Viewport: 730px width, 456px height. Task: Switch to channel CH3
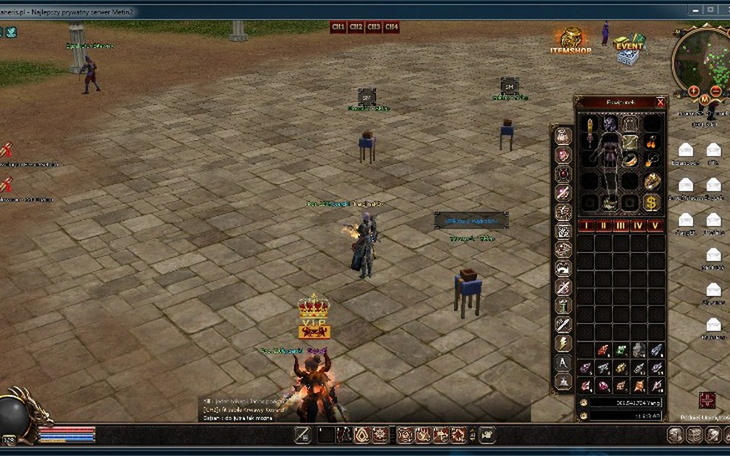(x=374, y=27)
